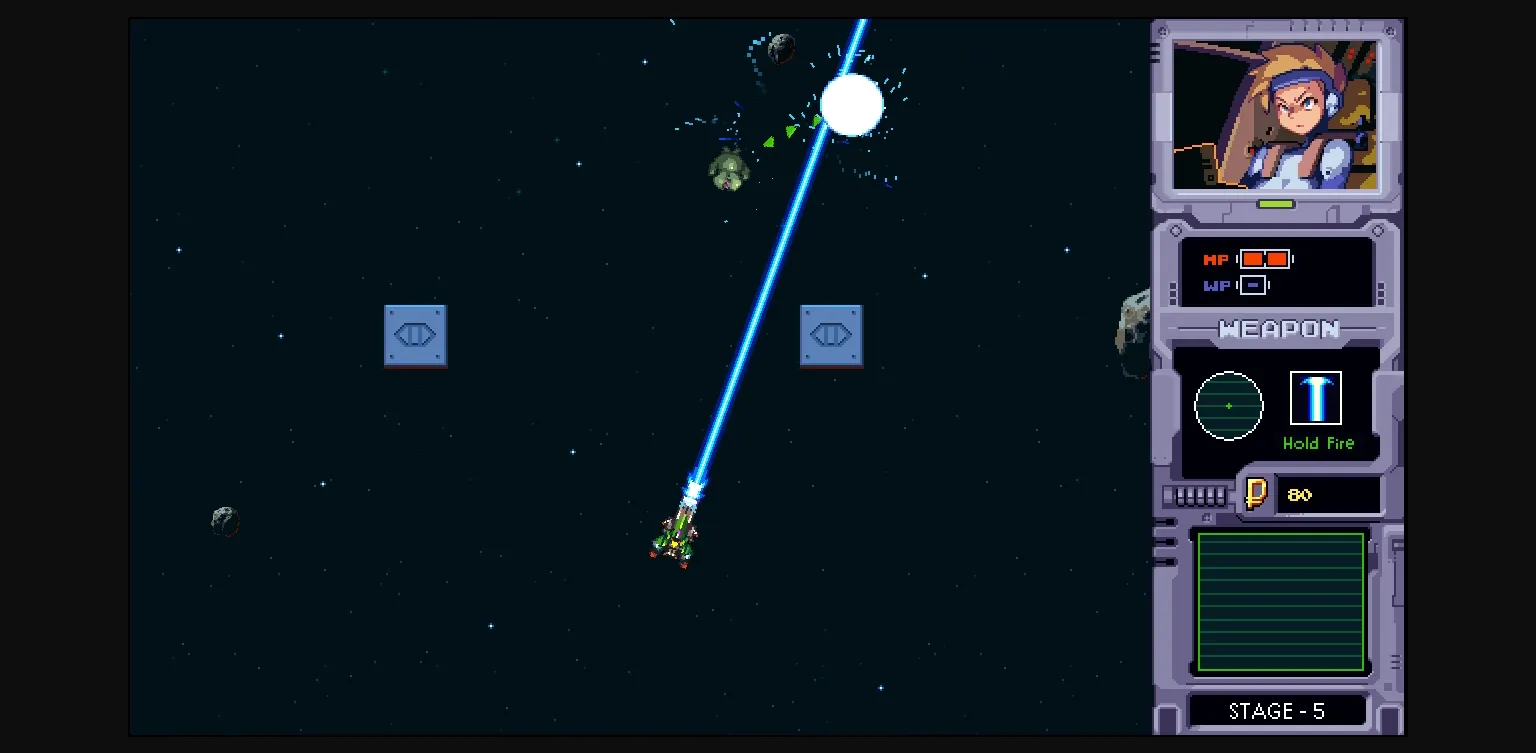The image size is (1536, 753).
Task: Click the radar scope circle
Action: click(x=1229, y=405)
